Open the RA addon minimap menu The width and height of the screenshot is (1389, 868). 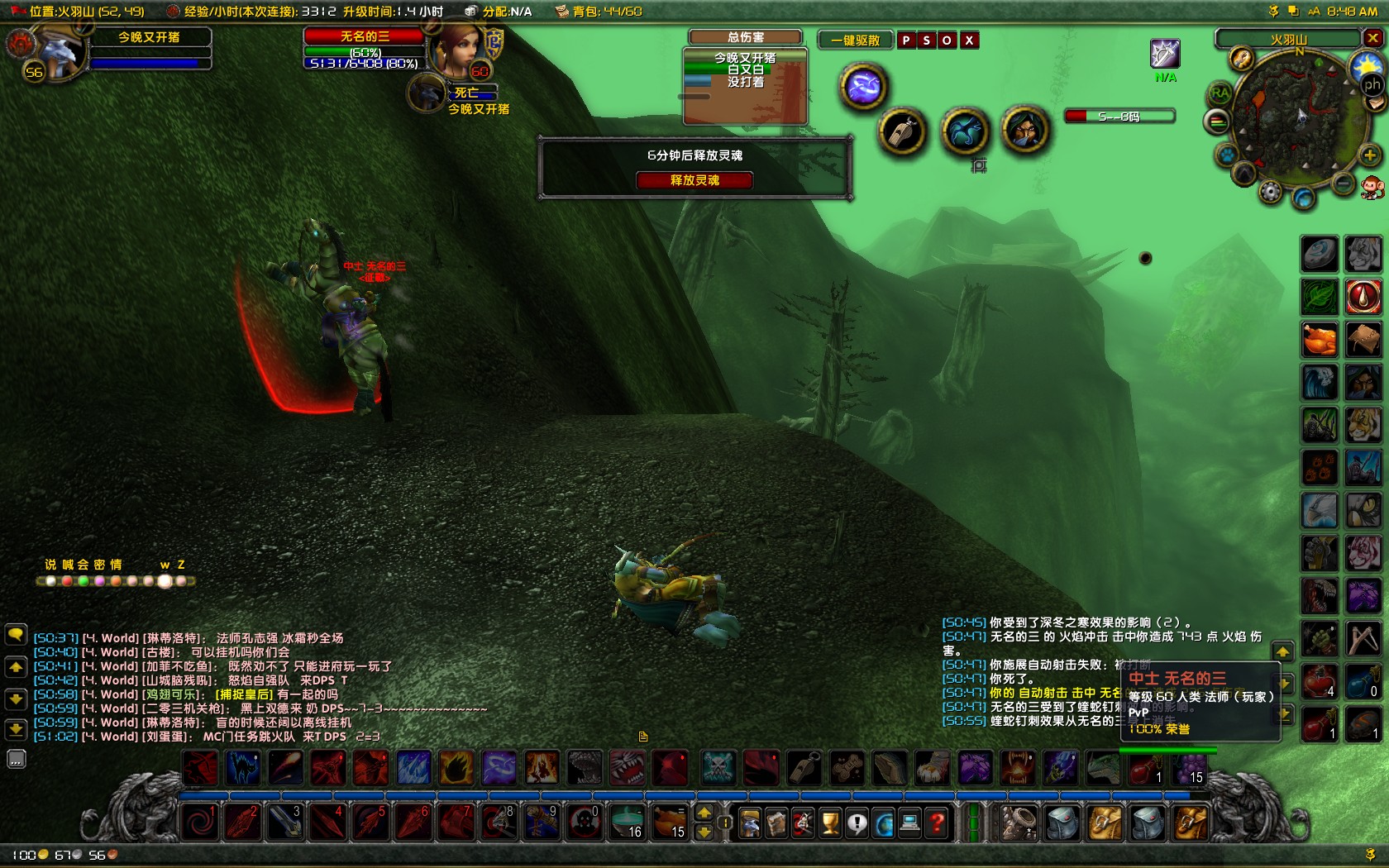click(x=1221, y=93)
